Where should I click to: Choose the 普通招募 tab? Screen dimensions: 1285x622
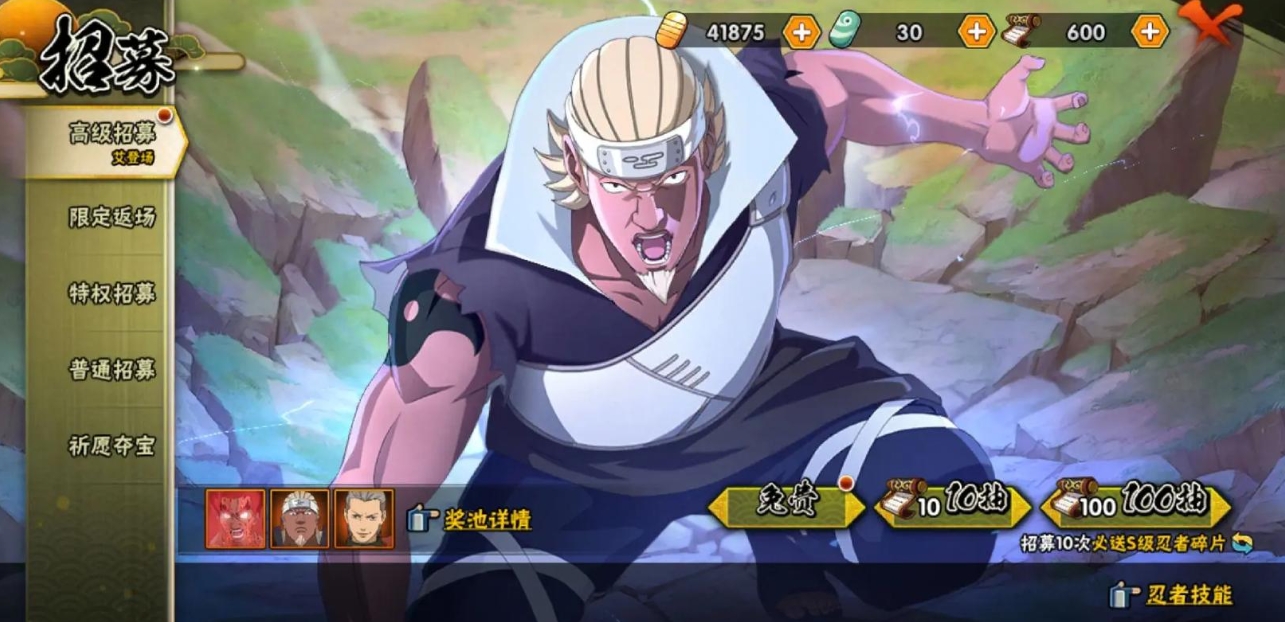[x=112, y=369]
